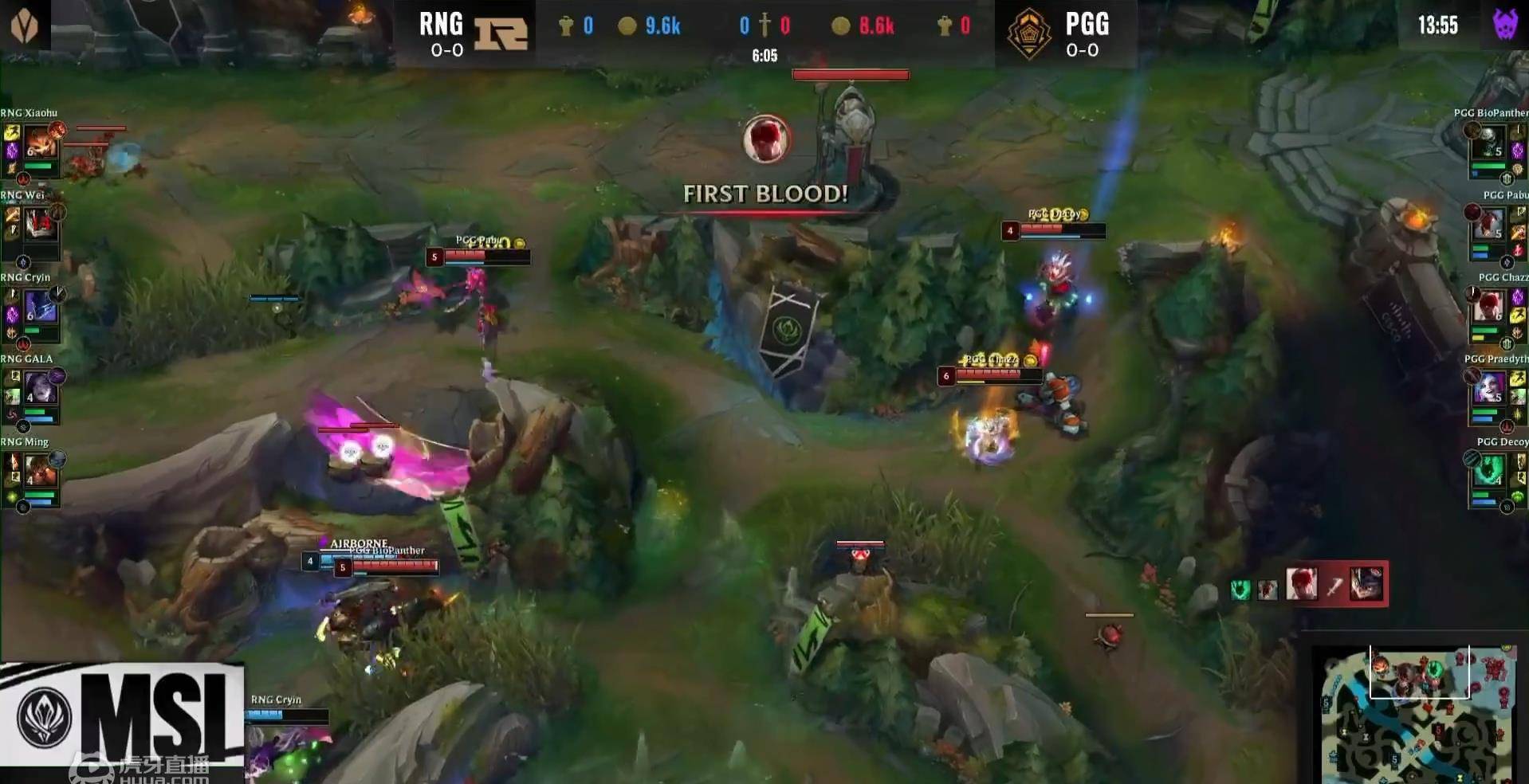The height and width of the screenshot is (784, 1529).
Task: Click the First Blood announcement portrait
Action: 766,140
